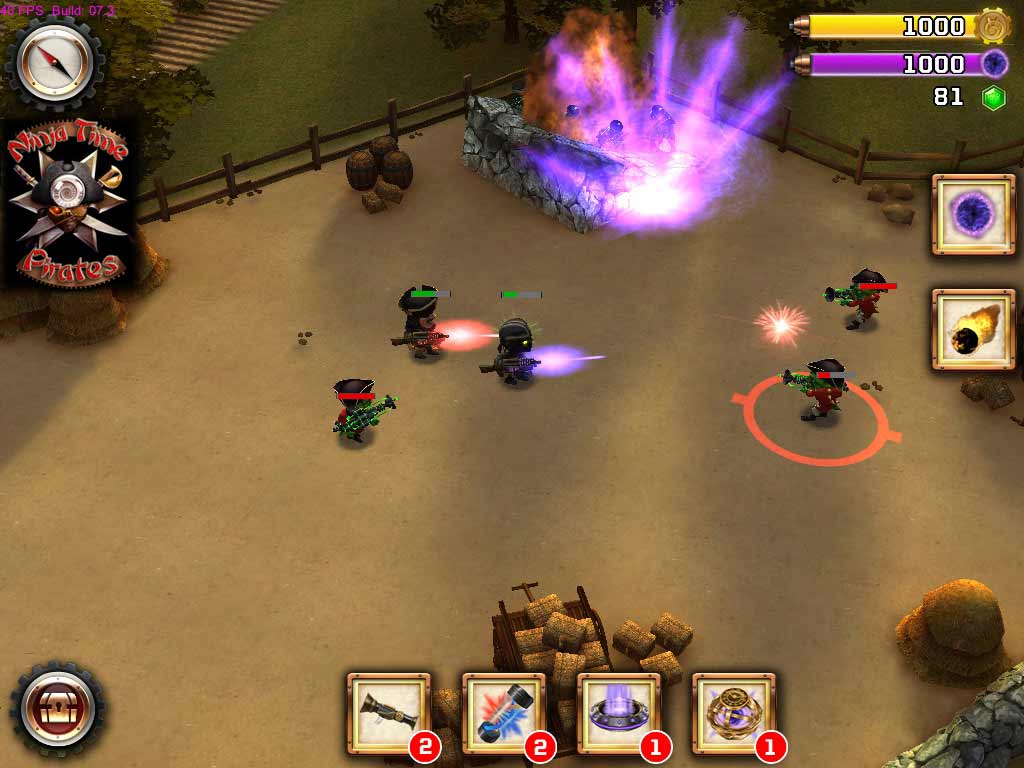Image resolution: width=1024 pixels, height=768 pixels.
Task: Trigger the flaming cannonball ability
Action: 966,330
